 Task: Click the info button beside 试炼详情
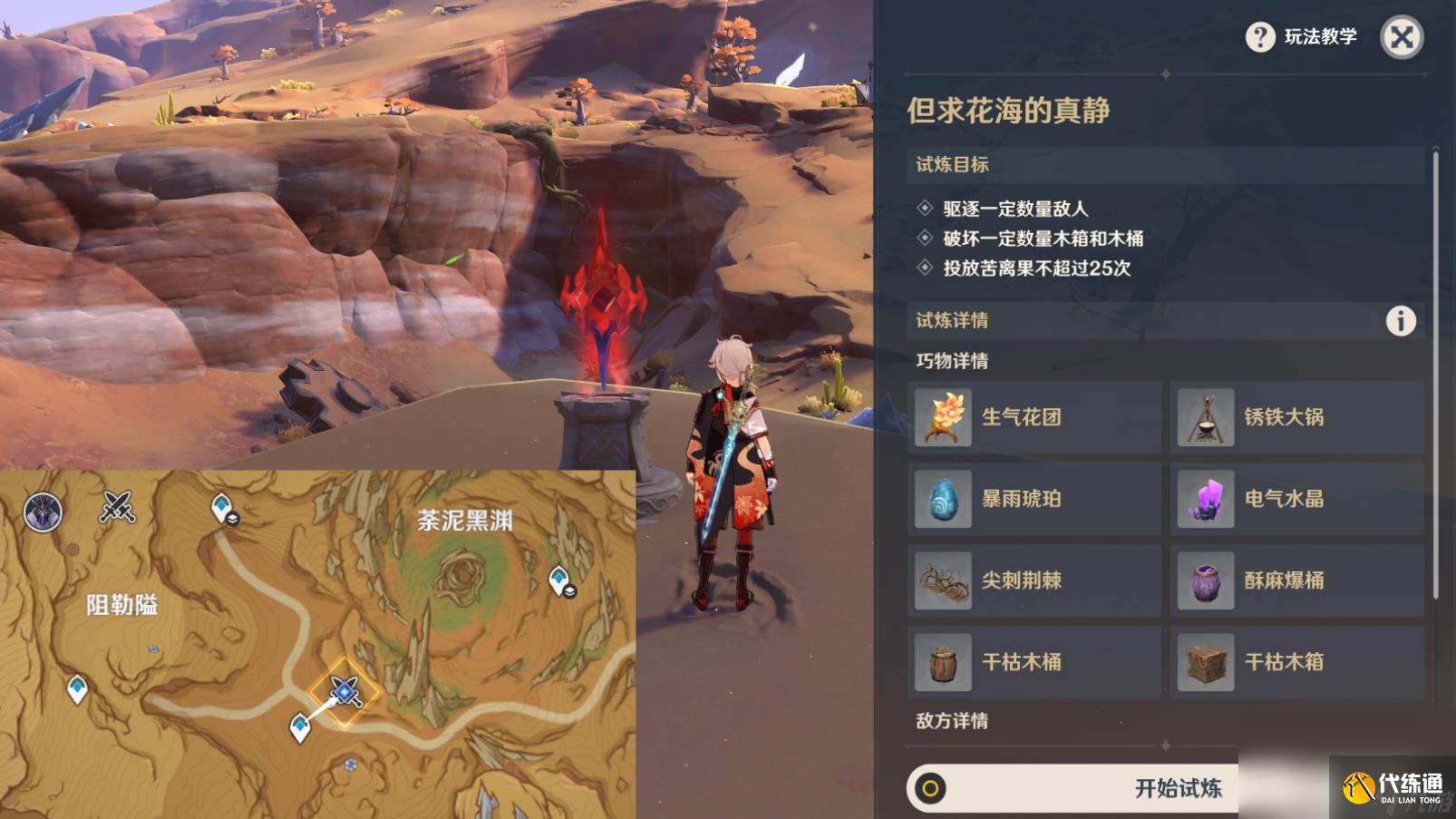point(1402,319)
